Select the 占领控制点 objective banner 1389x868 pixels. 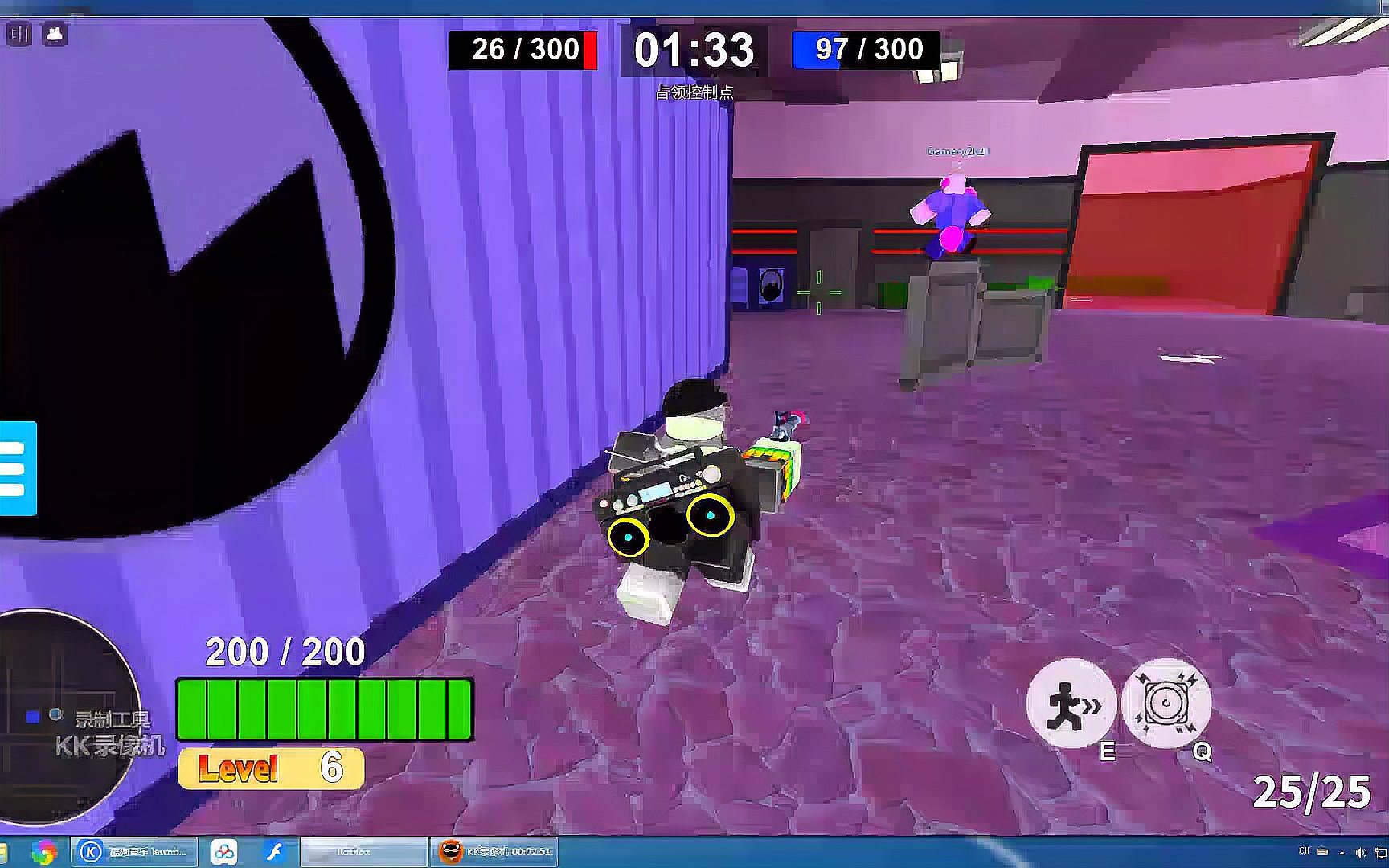point(694,92)
